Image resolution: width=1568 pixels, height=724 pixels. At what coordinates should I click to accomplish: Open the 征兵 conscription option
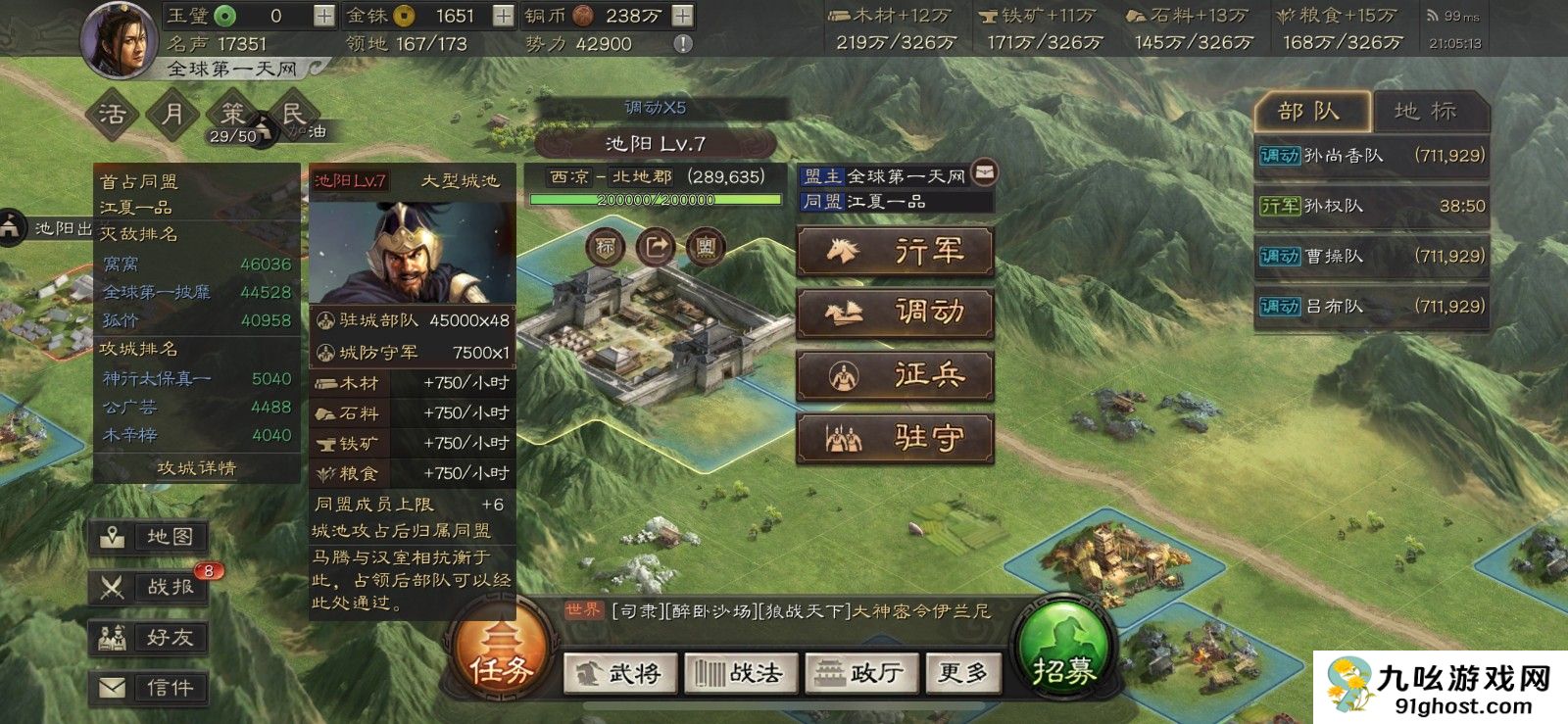point(896,375)
